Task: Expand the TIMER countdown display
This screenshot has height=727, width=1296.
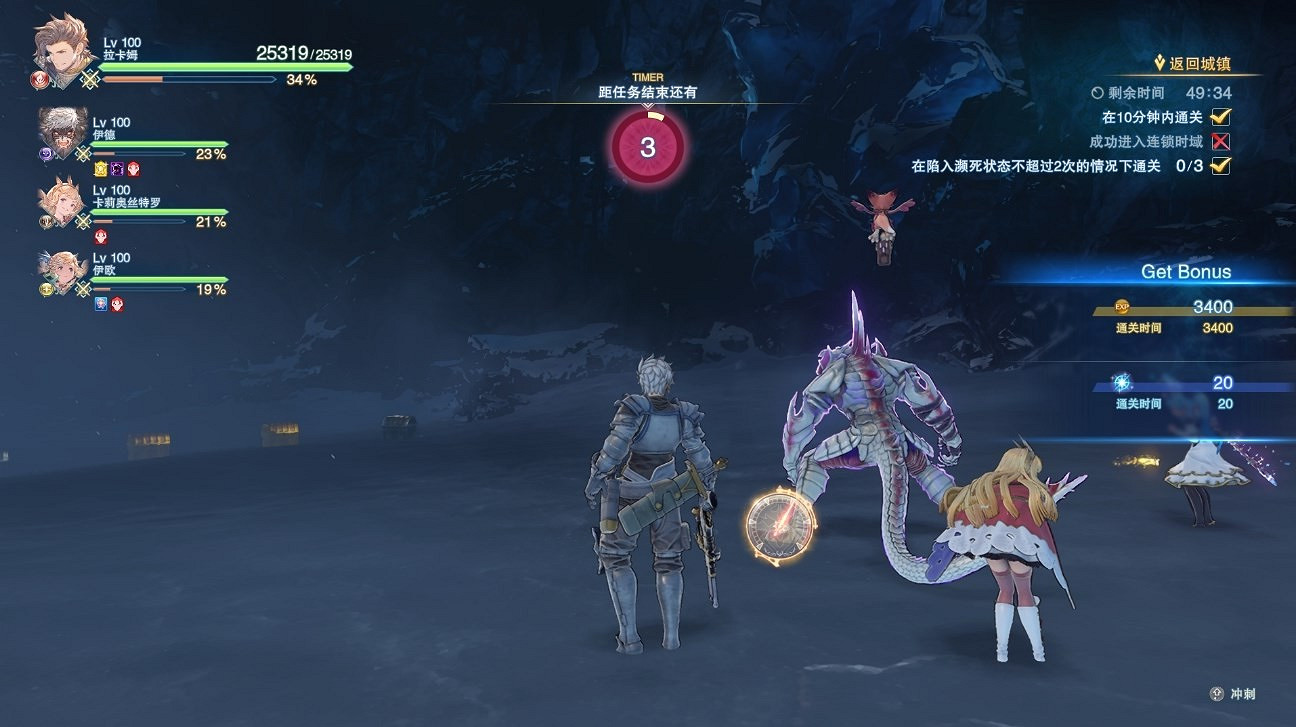Action: 650,147
